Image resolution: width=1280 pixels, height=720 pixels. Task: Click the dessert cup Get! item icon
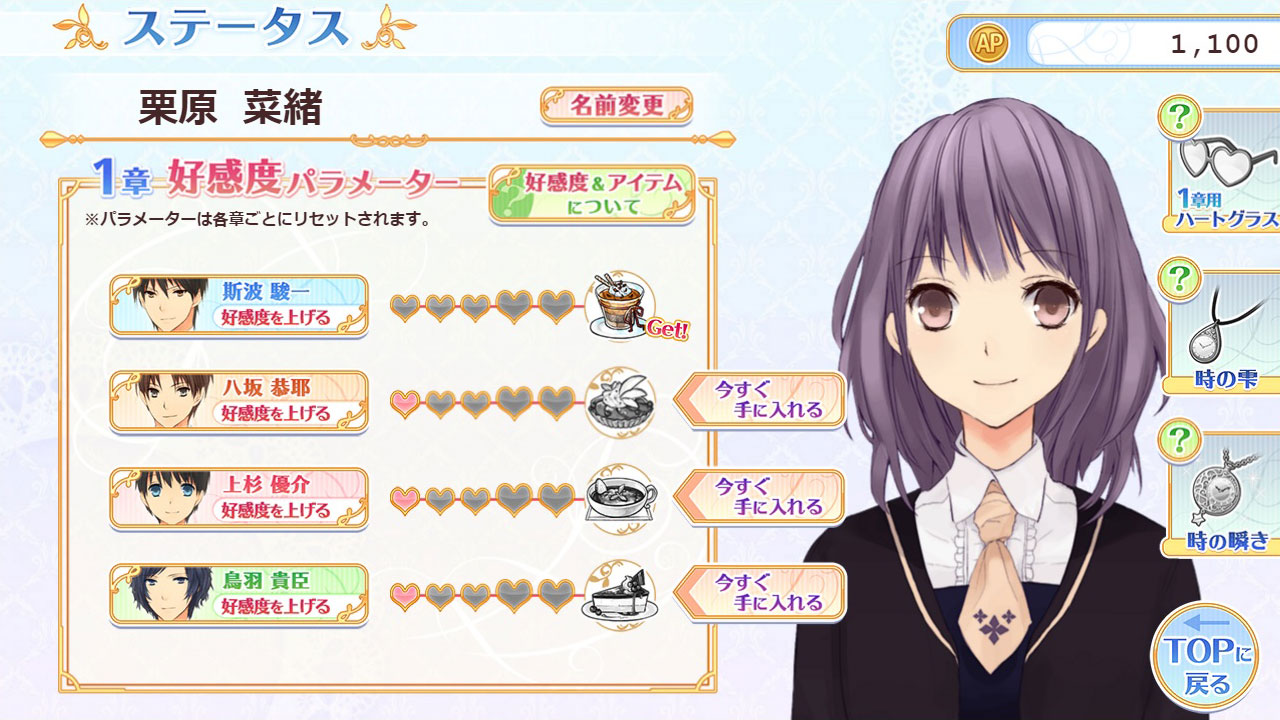tap(621, 303)
